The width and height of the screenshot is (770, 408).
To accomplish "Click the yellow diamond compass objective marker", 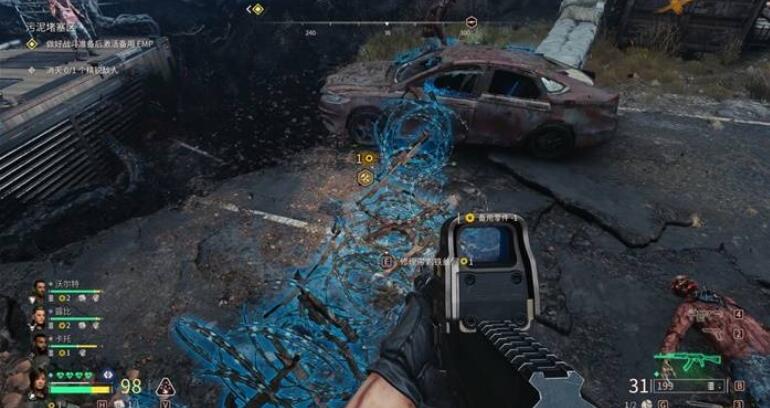I will [x=257, y=9].
